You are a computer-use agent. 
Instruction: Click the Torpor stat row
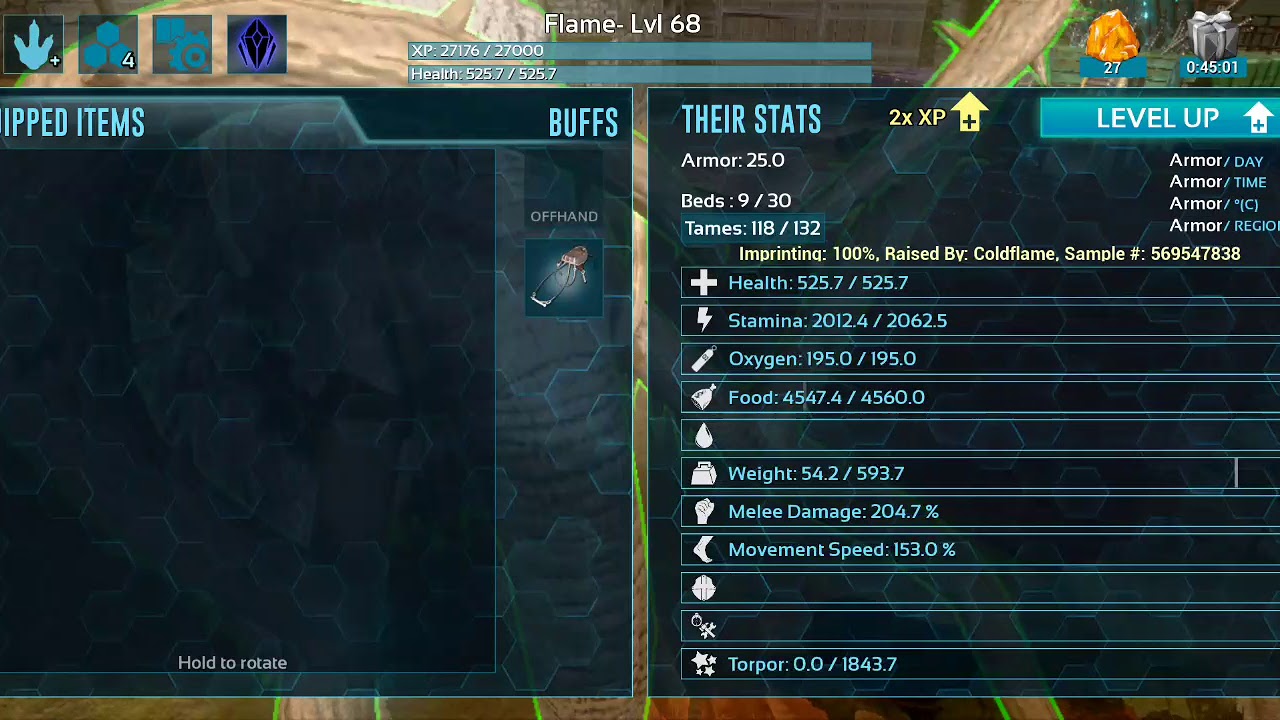click(980, 664)
